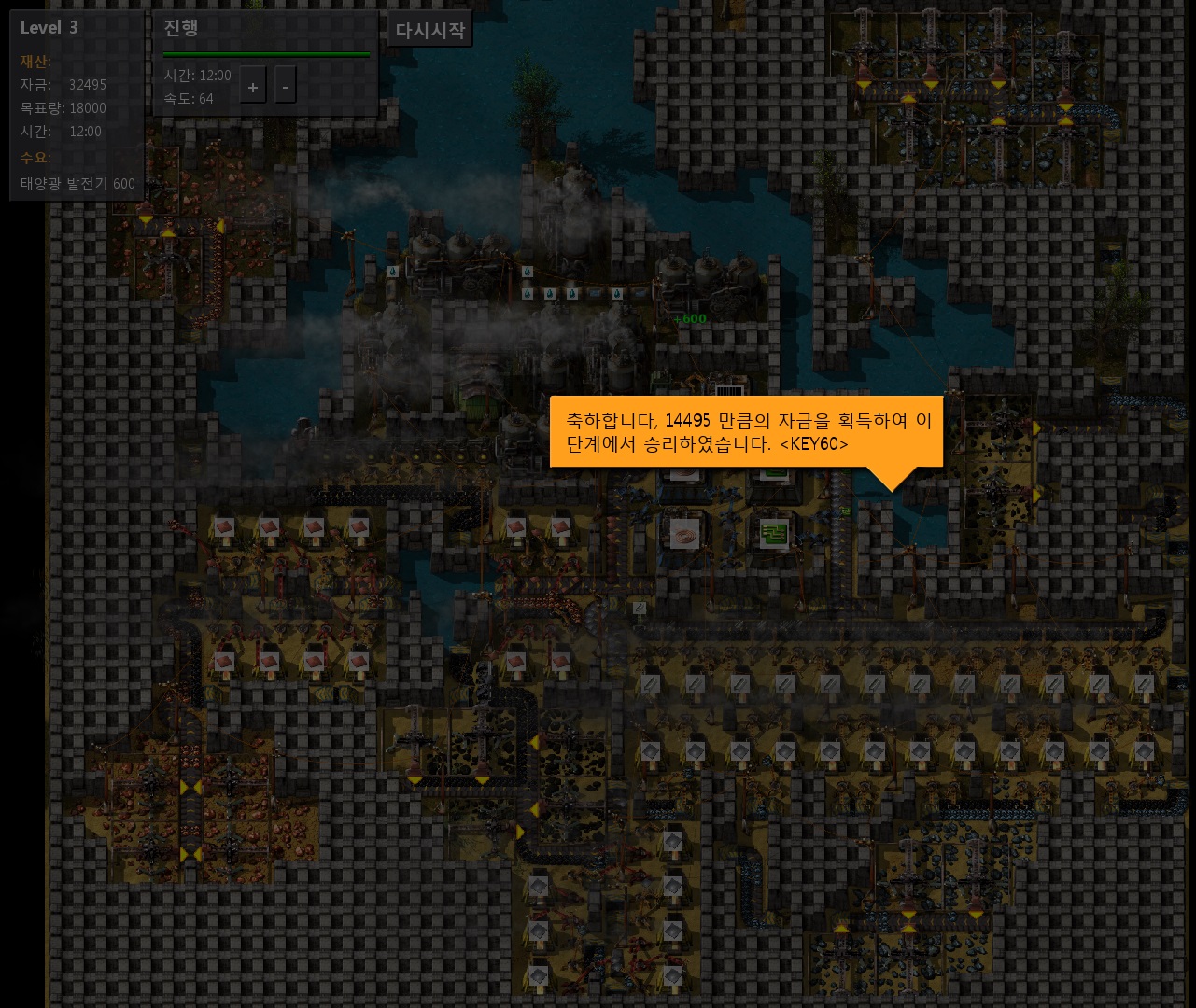1196x1008 pixels.
Task: Decrease game speed with the minus button
Action: pos(285,88)
